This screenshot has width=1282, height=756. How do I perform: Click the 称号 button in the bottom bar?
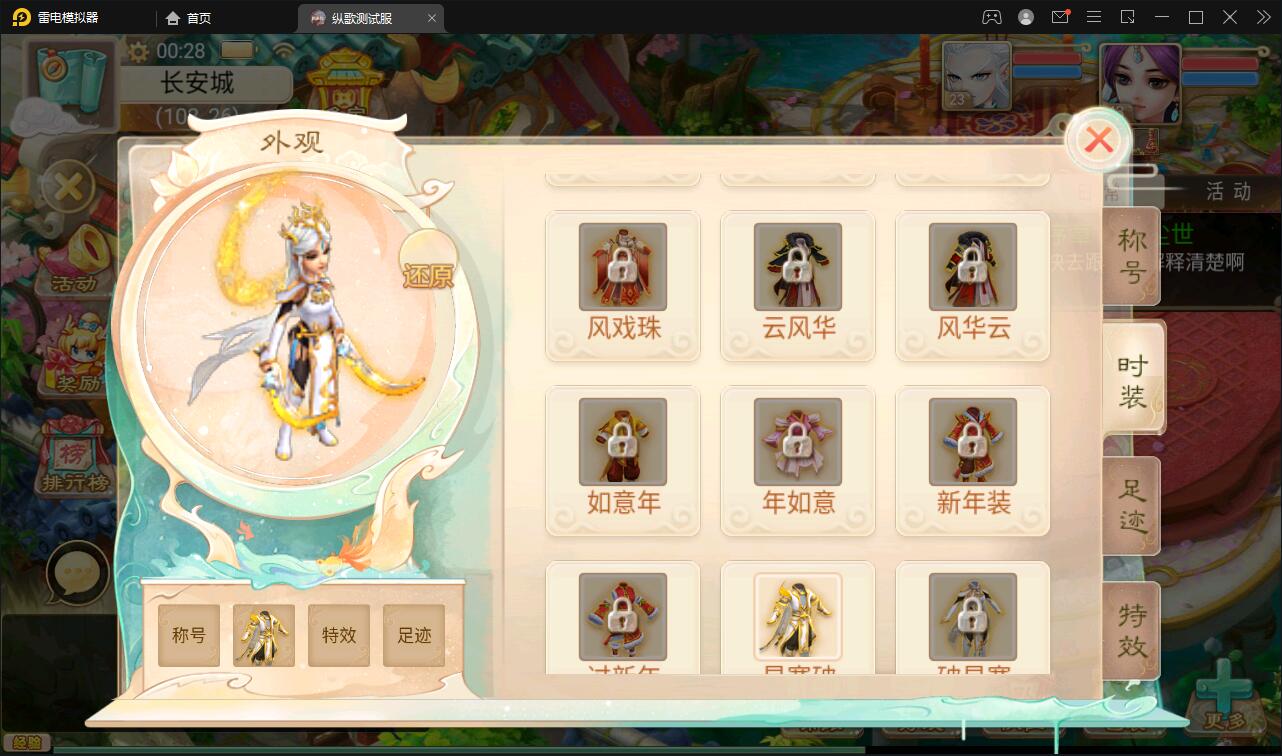tap(188, 634)
